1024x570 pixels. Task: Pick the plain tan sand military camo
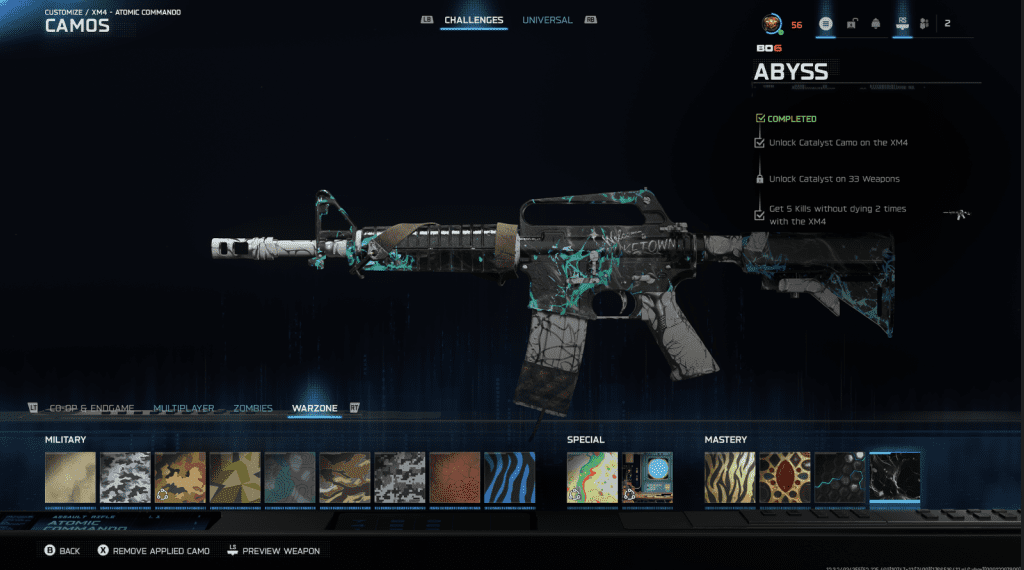point(70,477)
